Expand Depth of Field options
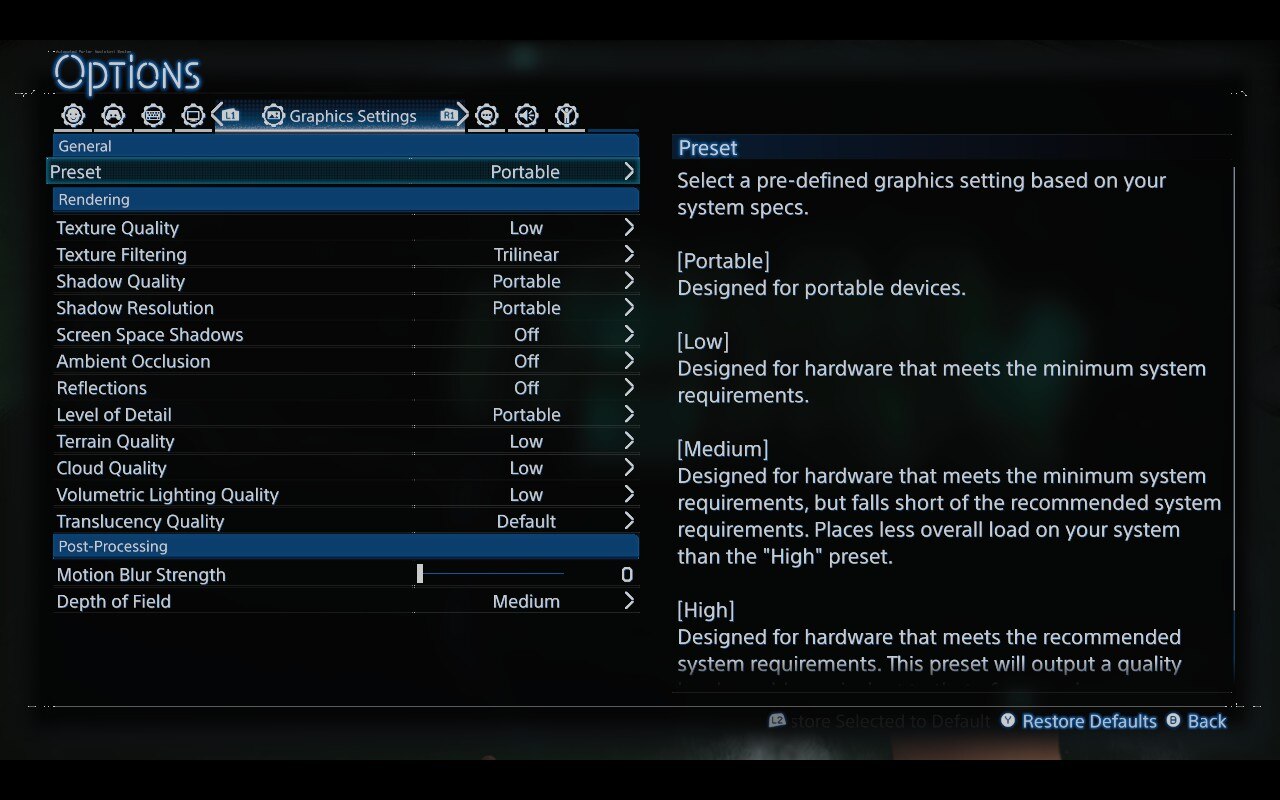The image size is (1280, 800). (629, 601)
